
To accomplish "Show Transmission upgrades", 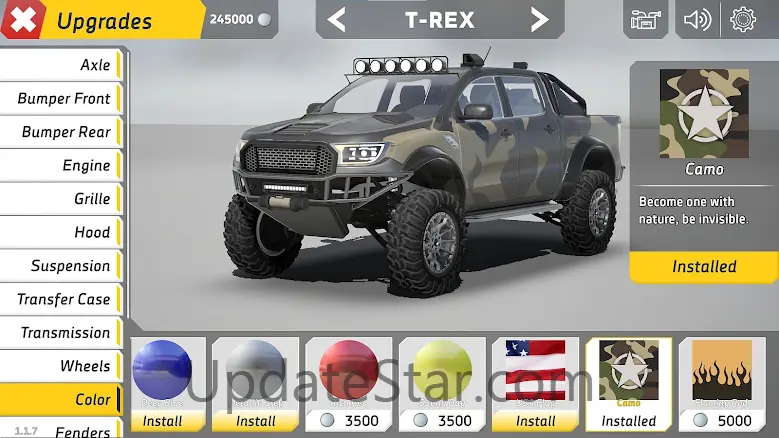I will tap(61, 333).
